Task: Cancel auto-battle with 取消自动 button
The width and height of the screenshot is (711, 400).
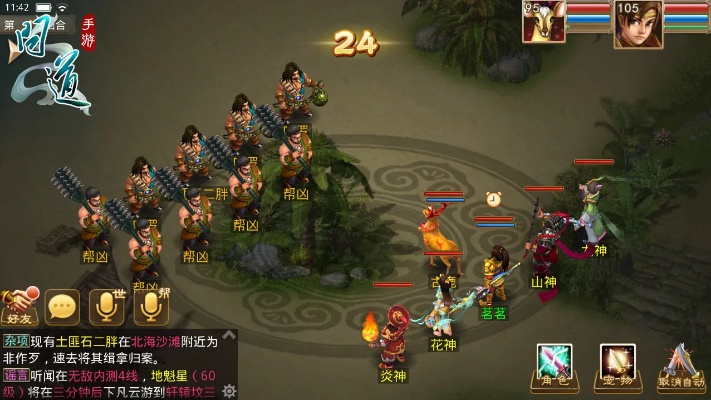Action: (683, 364)
